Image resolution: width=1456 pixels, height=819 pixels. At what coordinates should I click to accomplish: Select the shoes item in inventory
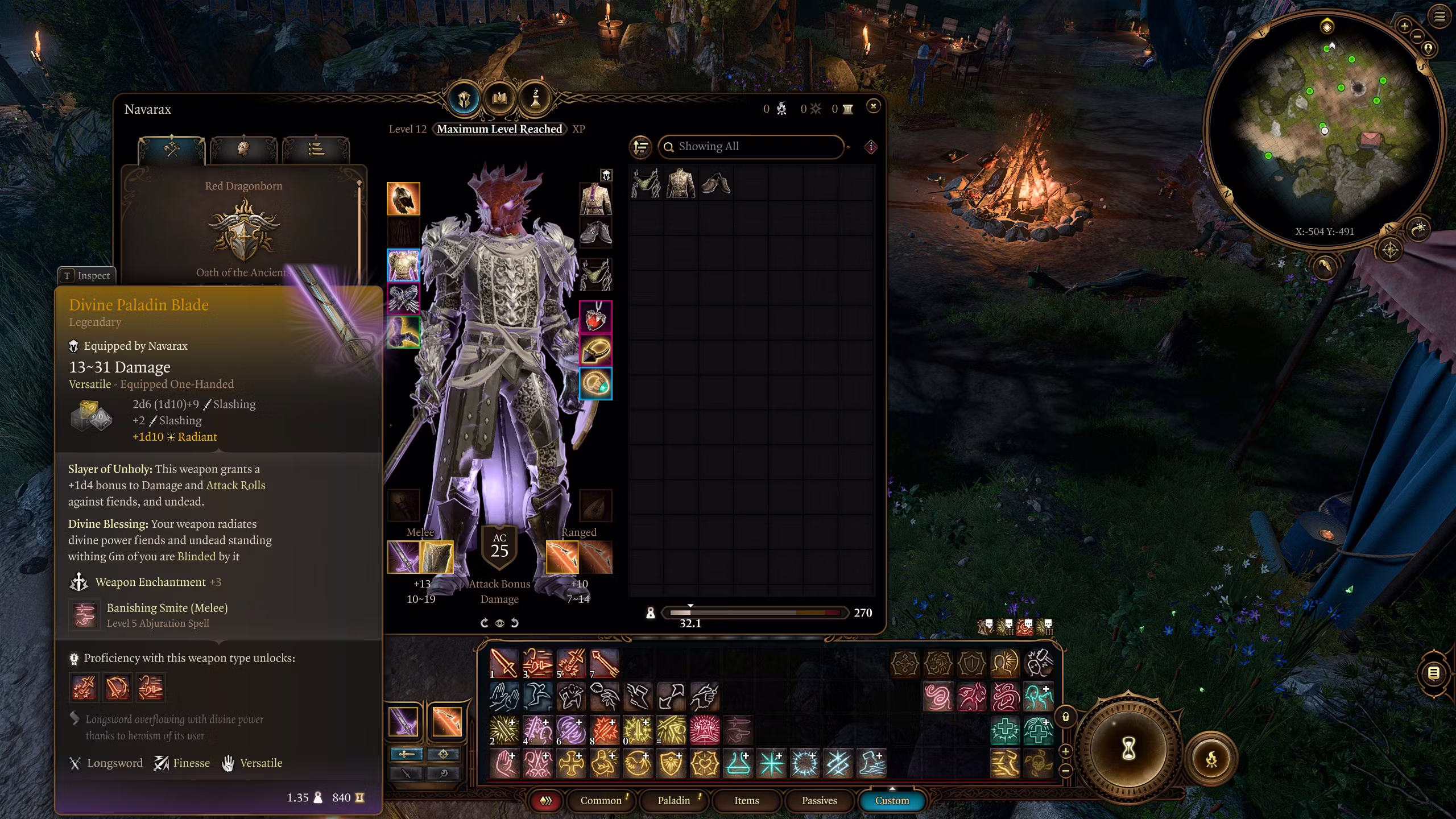click(715, 184)
